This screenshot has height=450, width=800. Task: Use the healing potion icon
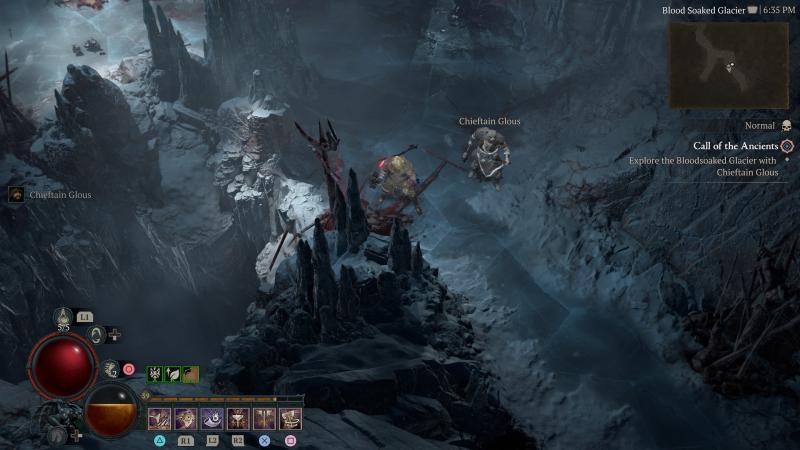(x=63, y=316)
